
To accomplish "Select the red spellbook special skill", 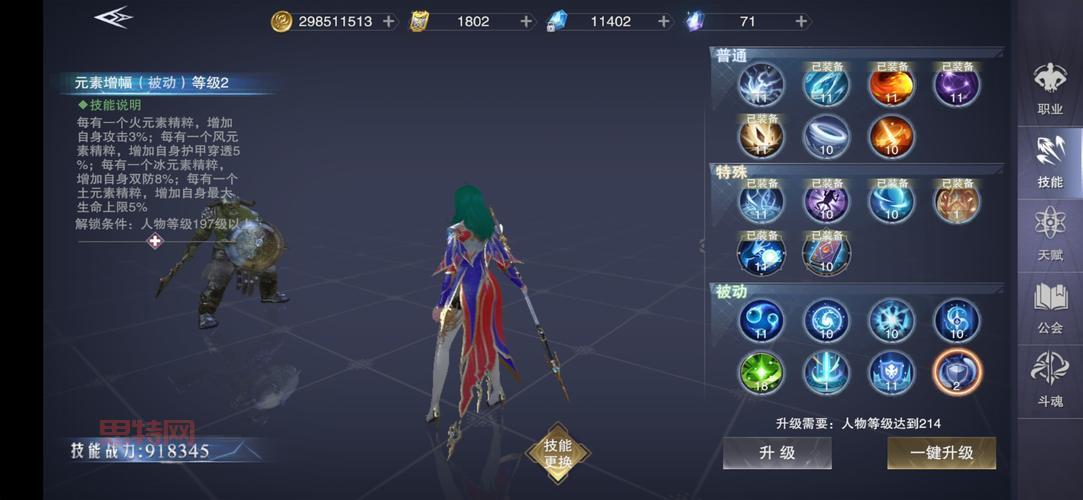I will click(826, 252).
